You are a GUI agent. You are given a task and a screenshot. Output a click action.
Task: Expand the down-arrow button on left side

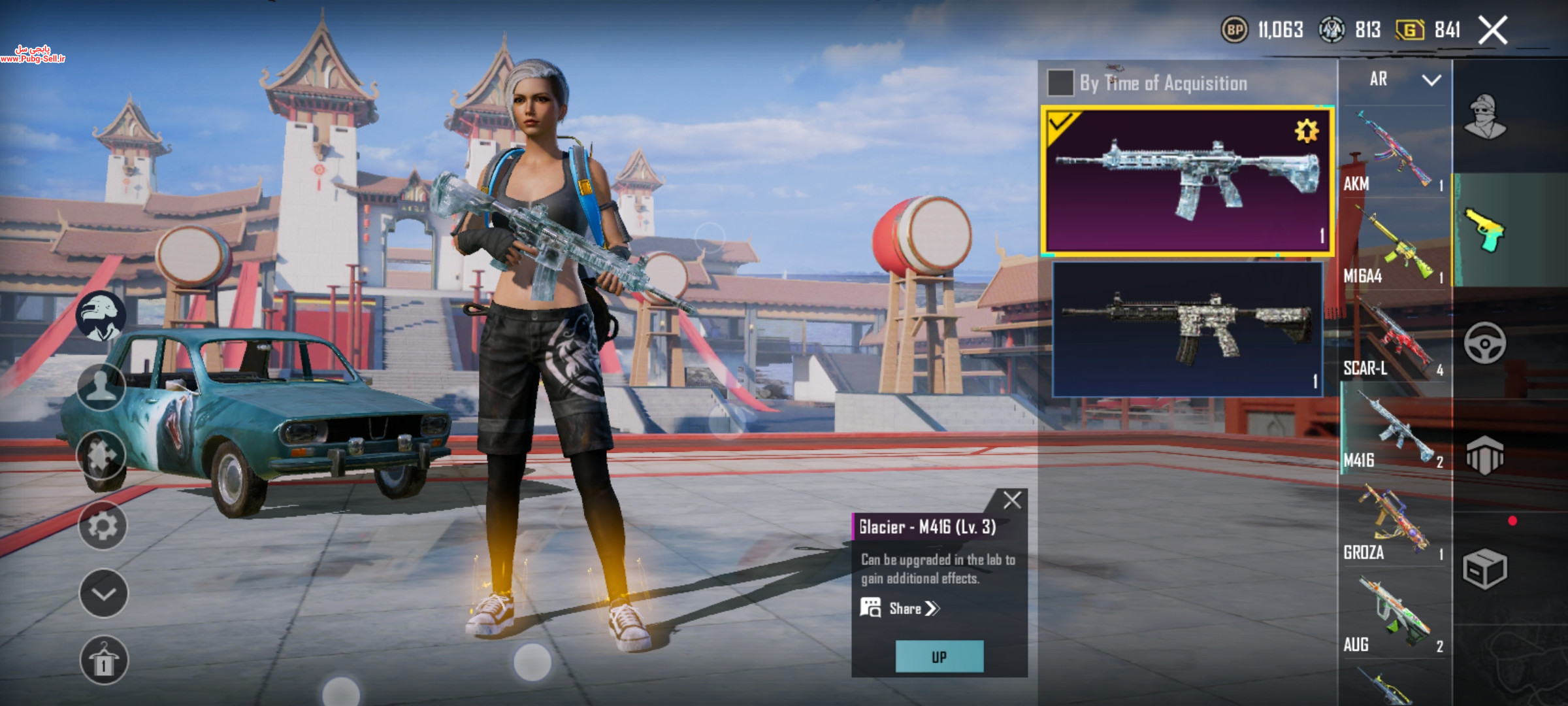coord(103,594)
